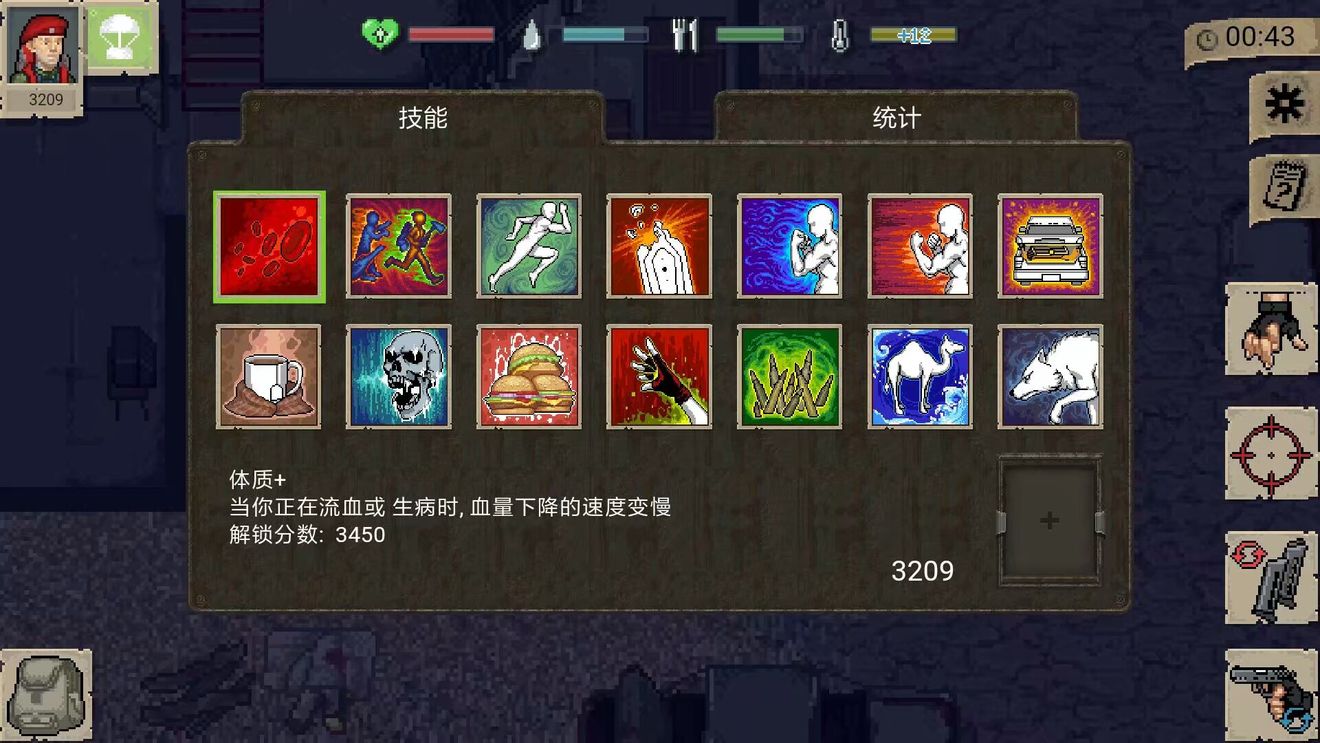The width and height of the screenshot is (1320, 743).
Task: Select the white wolf skill icon
Action: pyautogui.click(x=1050, y=375)
